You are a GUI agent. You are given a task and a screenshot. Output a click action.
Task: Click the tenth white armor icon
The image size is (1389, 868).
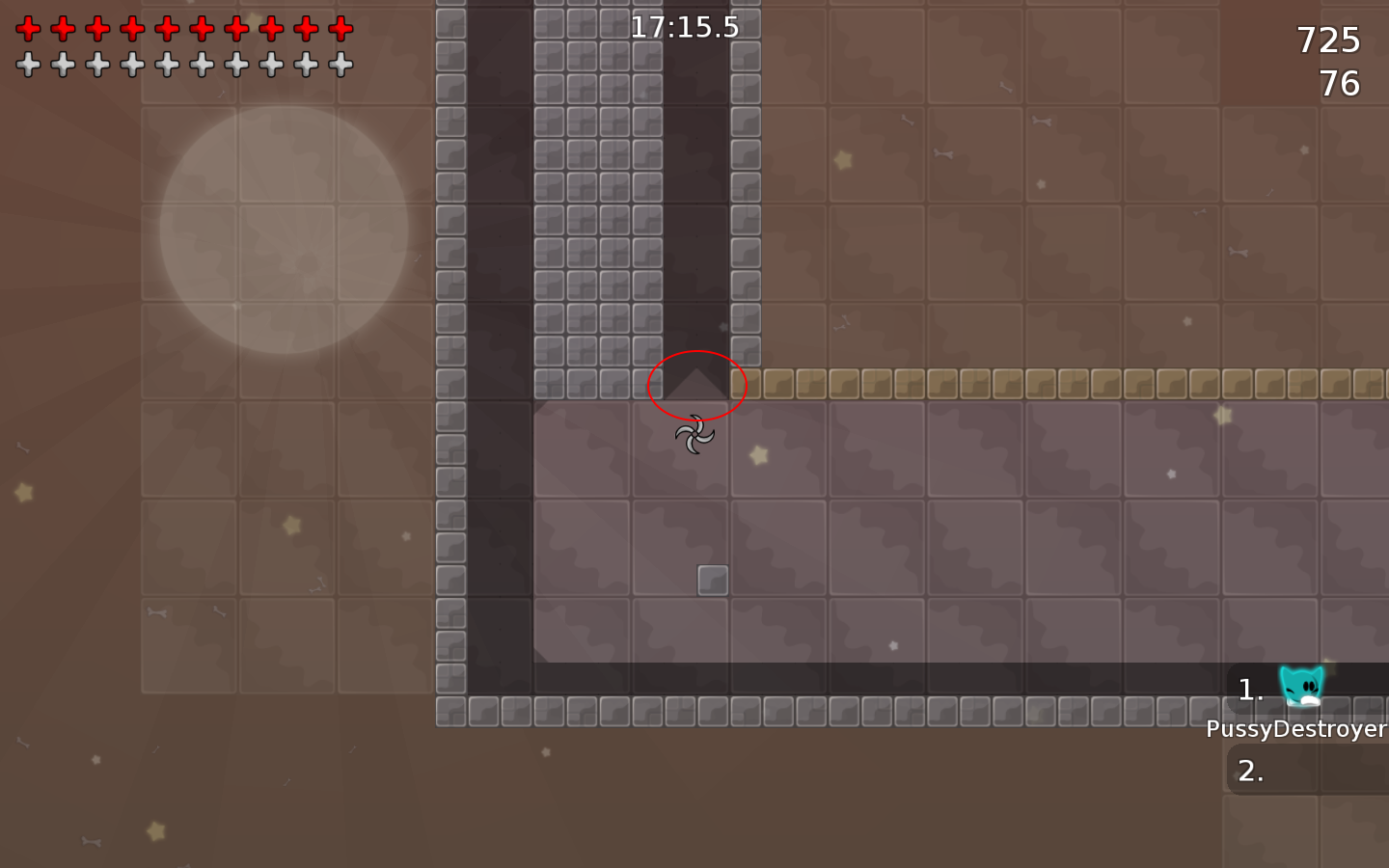[341, 66]
